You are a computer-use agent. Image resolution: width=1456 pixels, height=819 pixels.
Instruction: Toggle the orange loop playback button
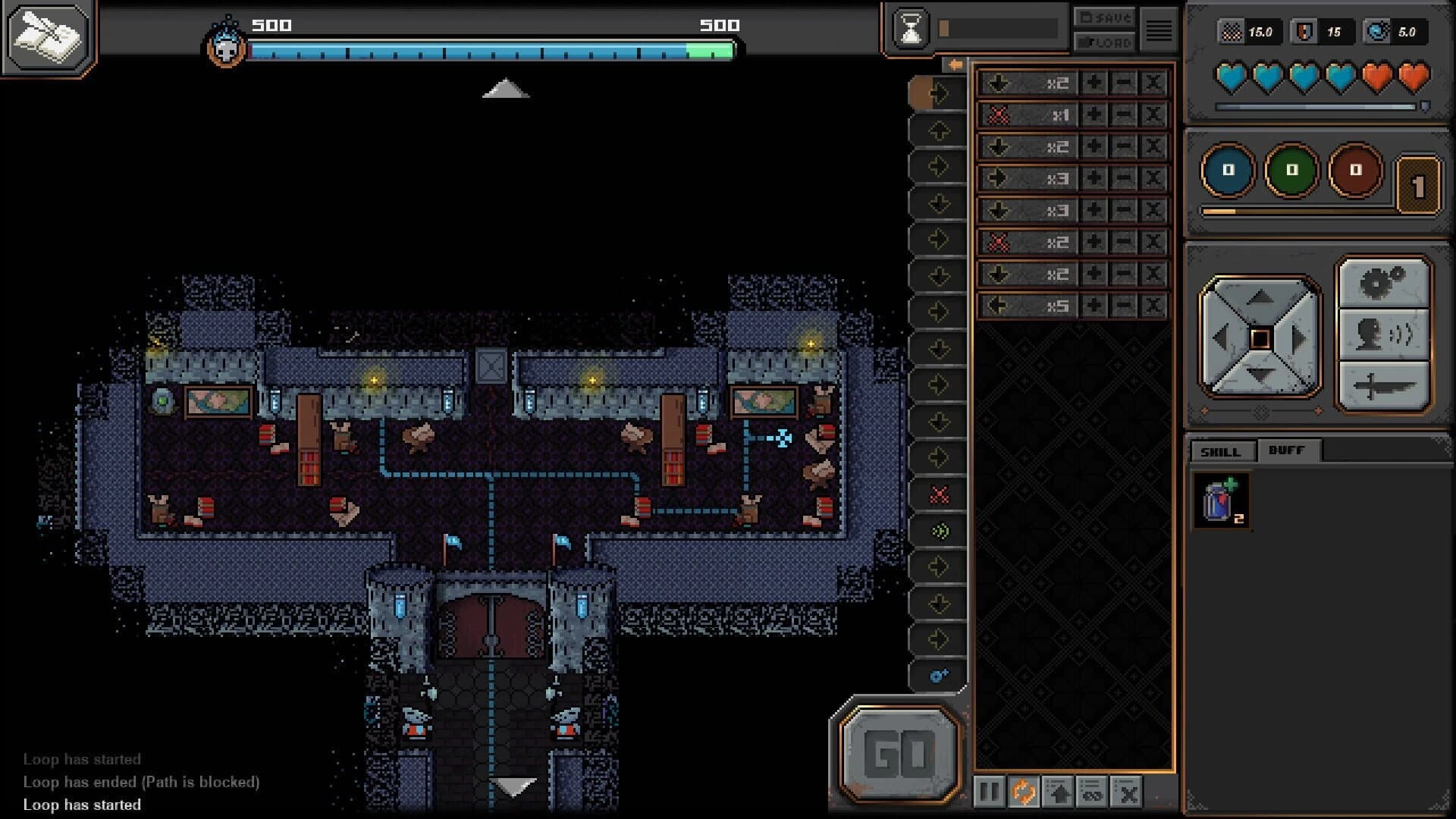pos(1023,791)
